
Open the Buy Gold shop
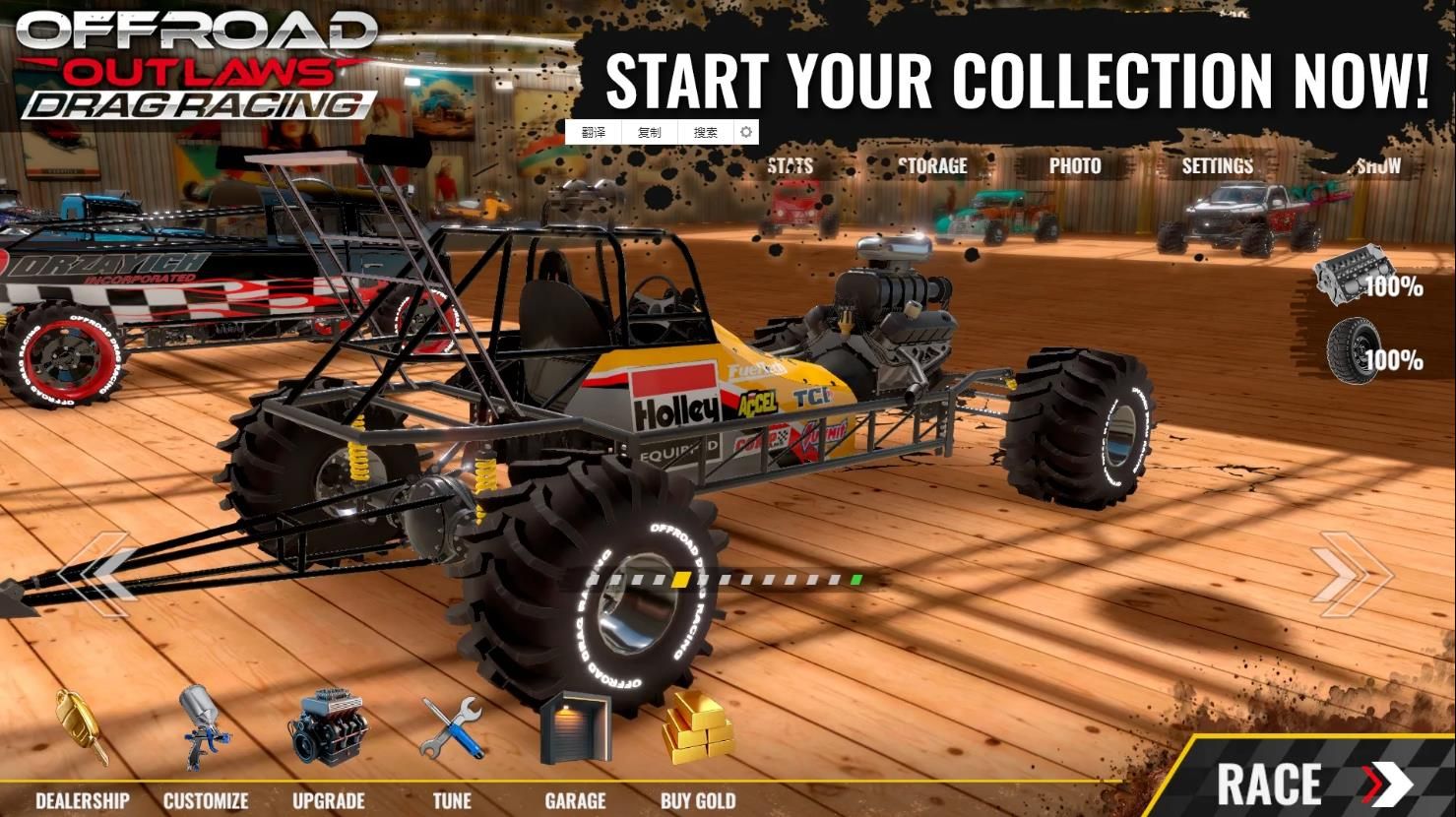698,748
